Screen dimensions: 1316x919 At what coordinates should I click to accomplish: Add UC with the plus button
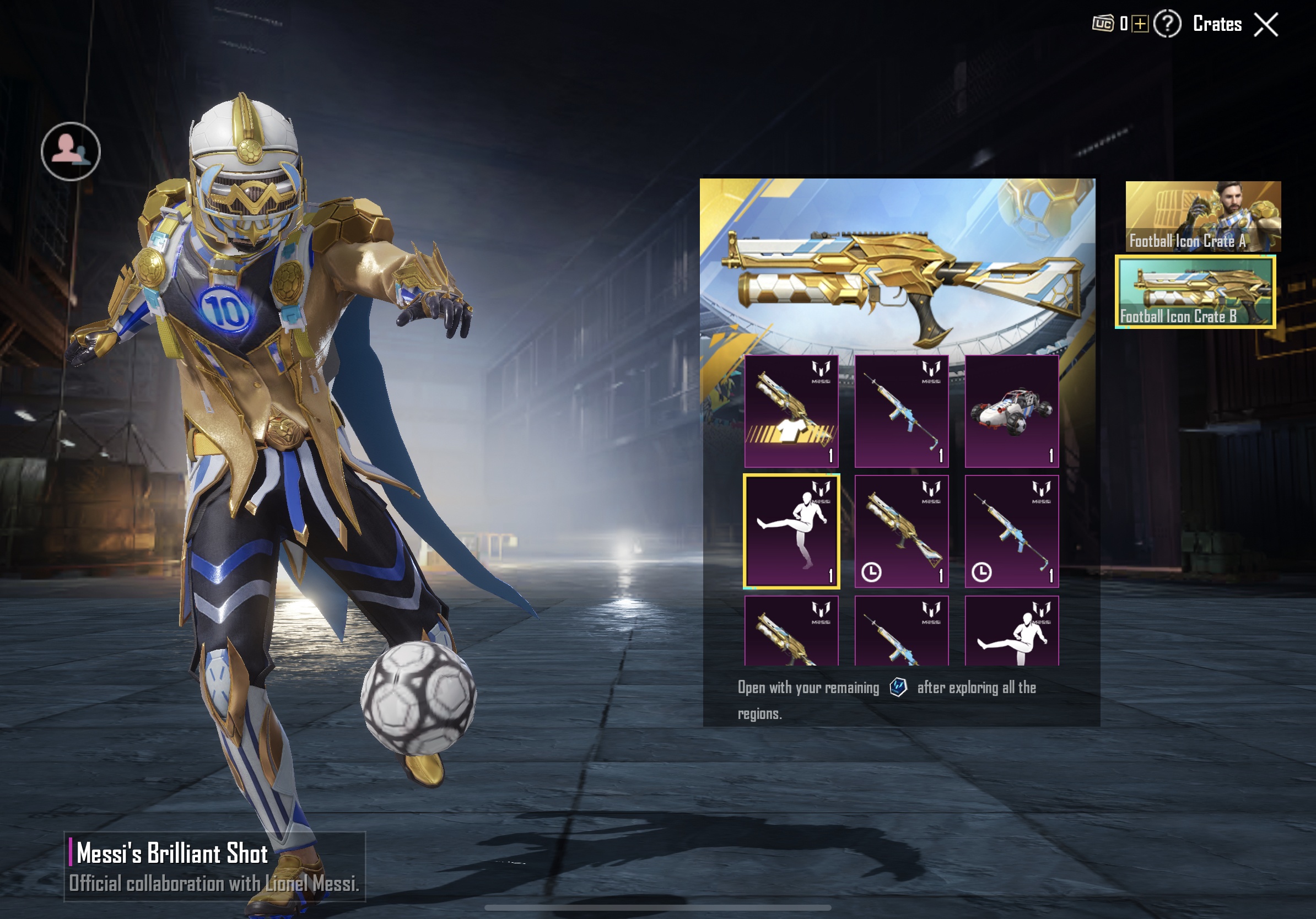(1140, 24)
